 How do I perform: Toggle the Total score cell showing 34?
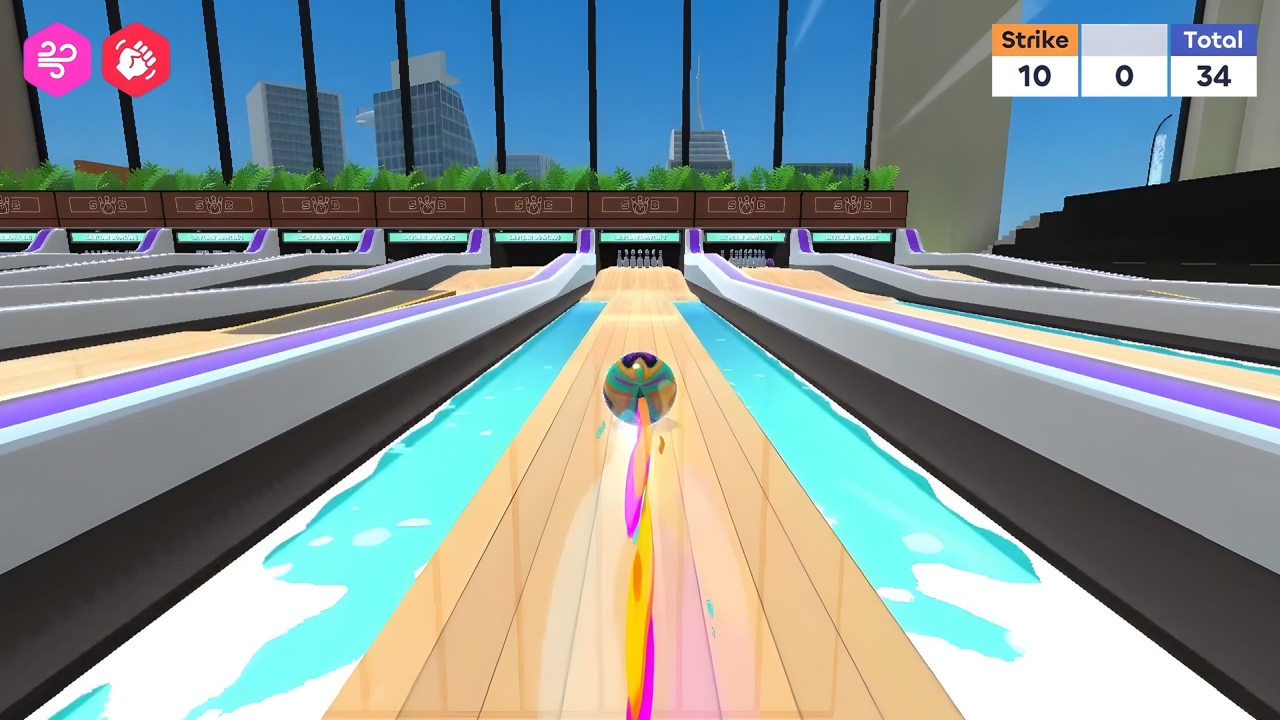click(1213, 76)
